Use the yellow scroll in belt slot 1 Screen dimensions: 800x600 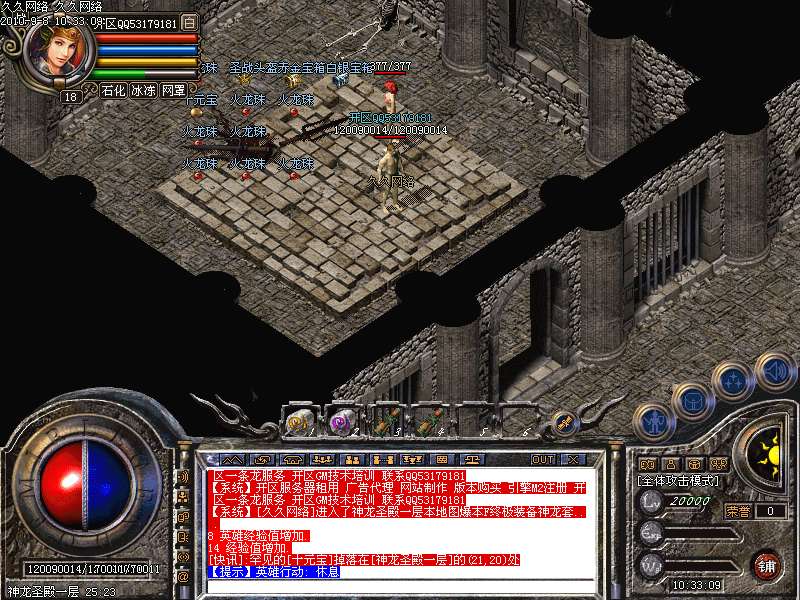[298, 423]
